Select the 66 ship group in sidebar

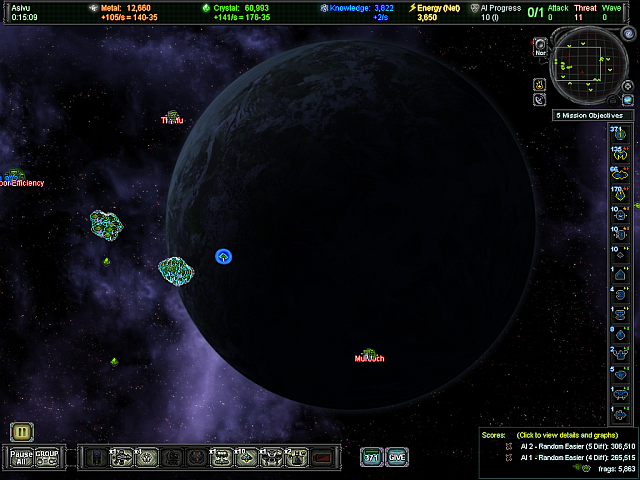(x=618, y=174)
